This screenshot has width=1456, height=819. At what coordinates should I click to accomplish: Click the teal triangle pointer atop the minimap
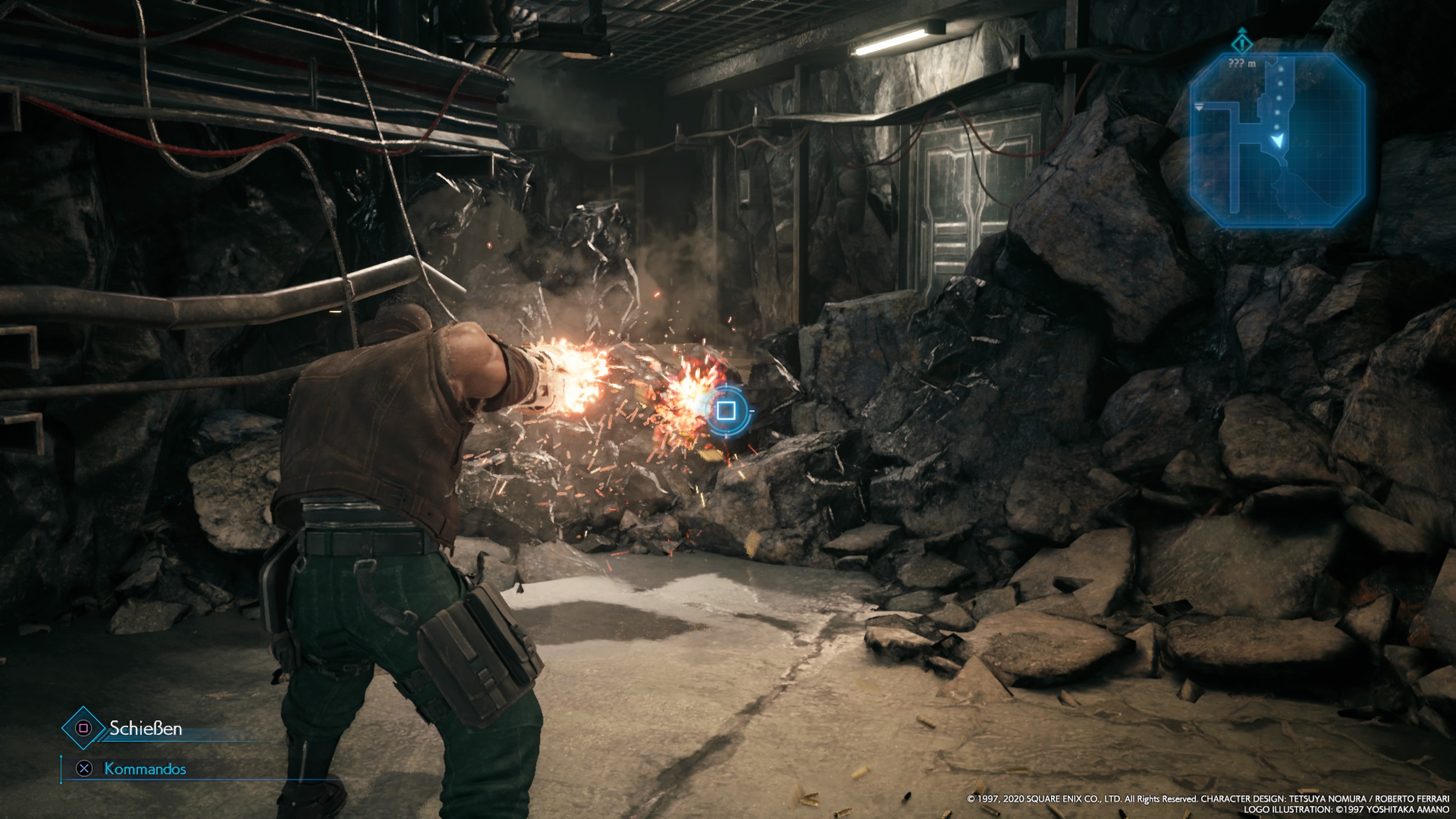[x=1243, y=30]
